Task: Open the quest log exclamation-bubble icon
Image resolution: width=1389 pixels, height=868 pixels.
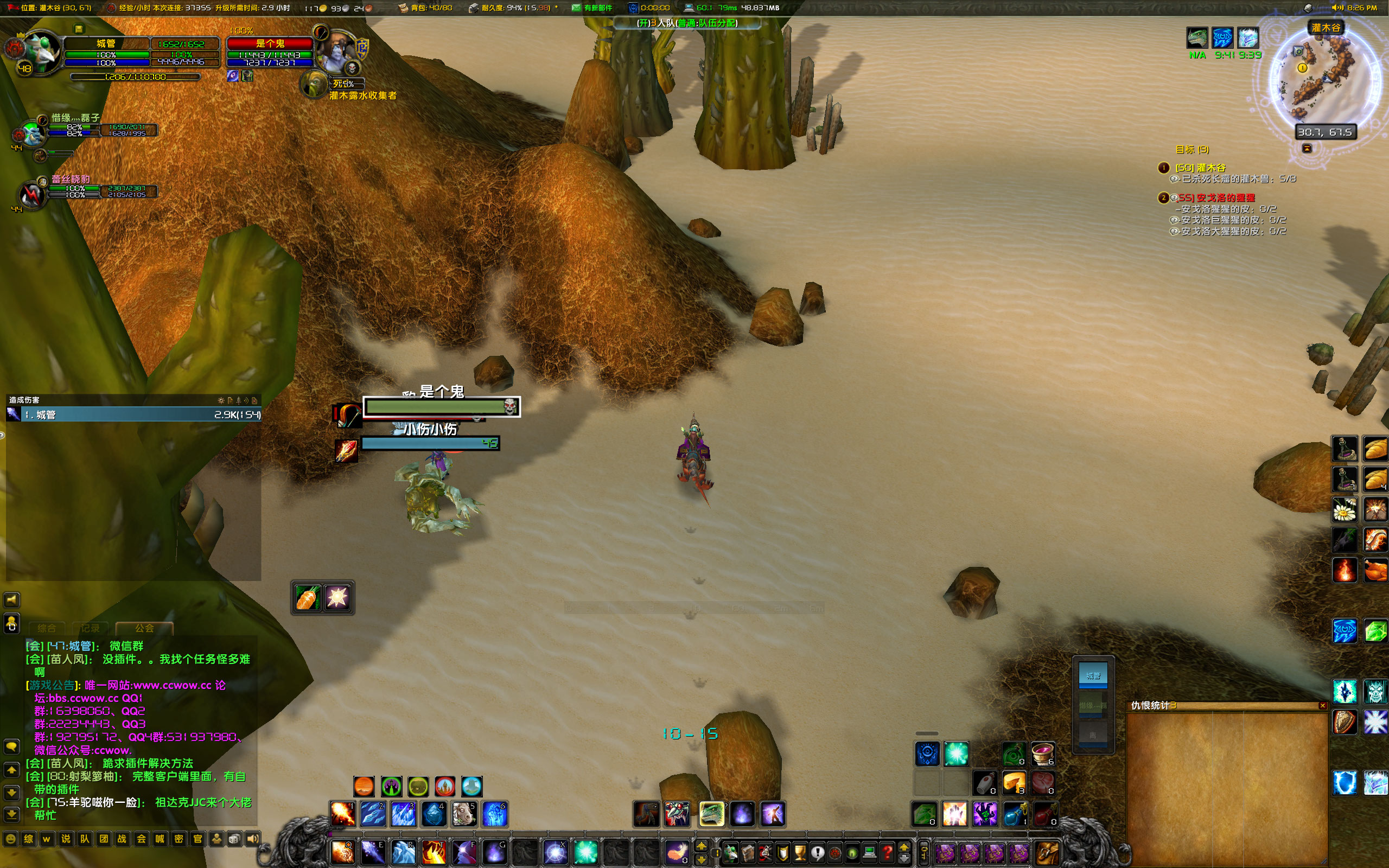Action: coord(818,853)
